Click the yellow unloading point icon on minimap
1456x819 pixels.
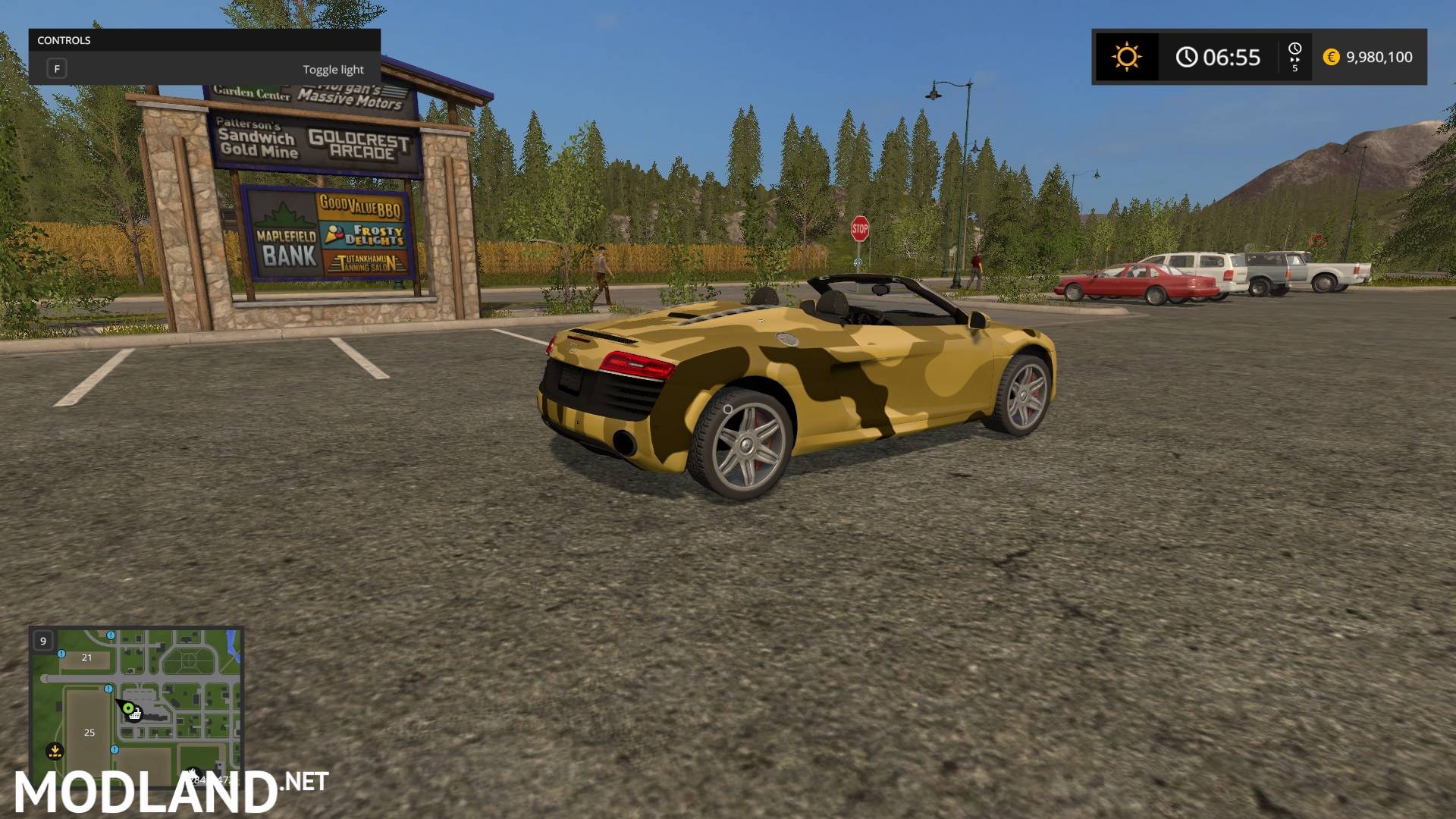pyautogui.click(x=55, y=751)
